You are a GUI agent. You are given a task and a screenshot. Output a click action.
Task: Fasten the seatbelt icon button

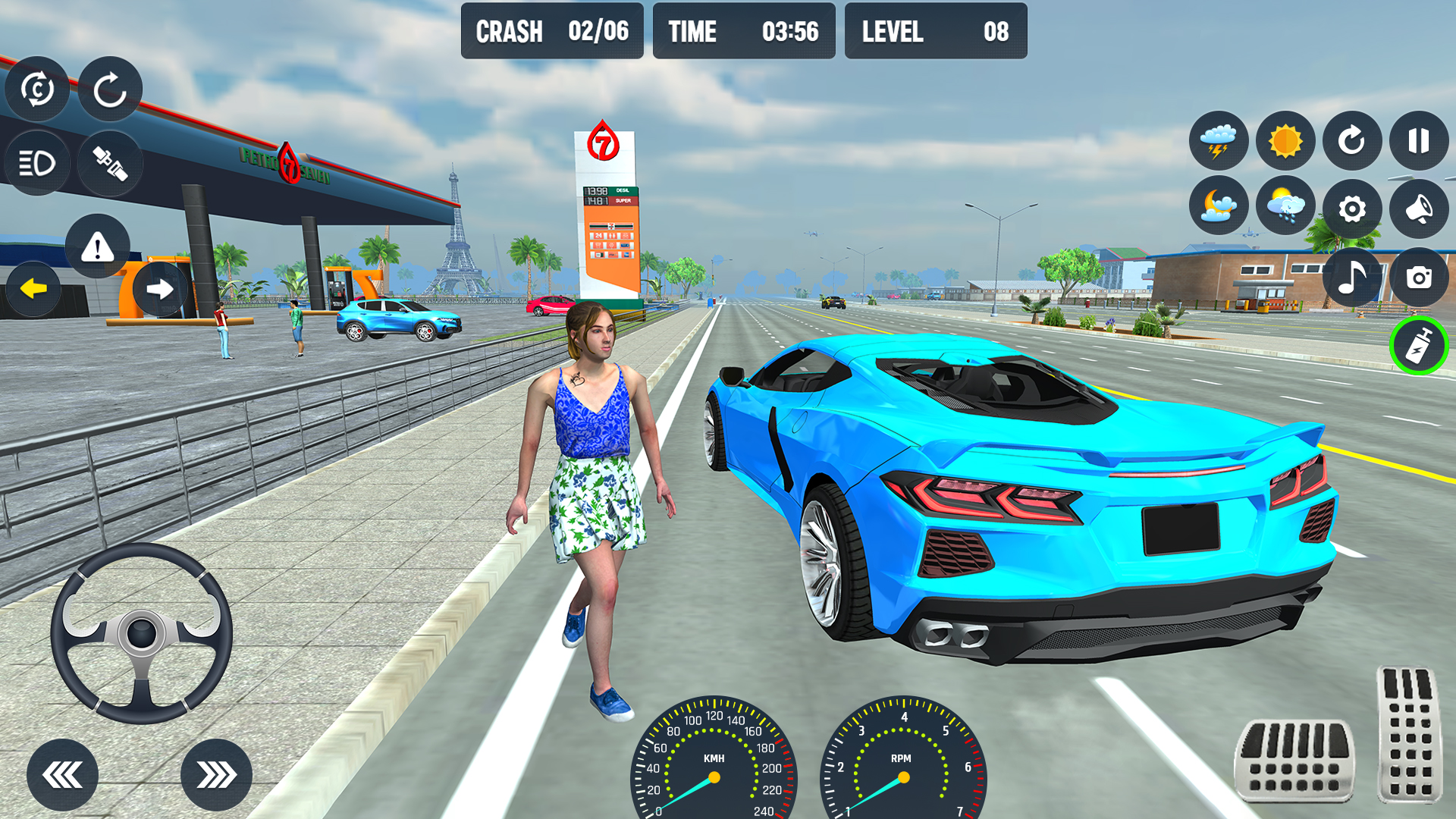pyautogui.click(x=110, y=163)
